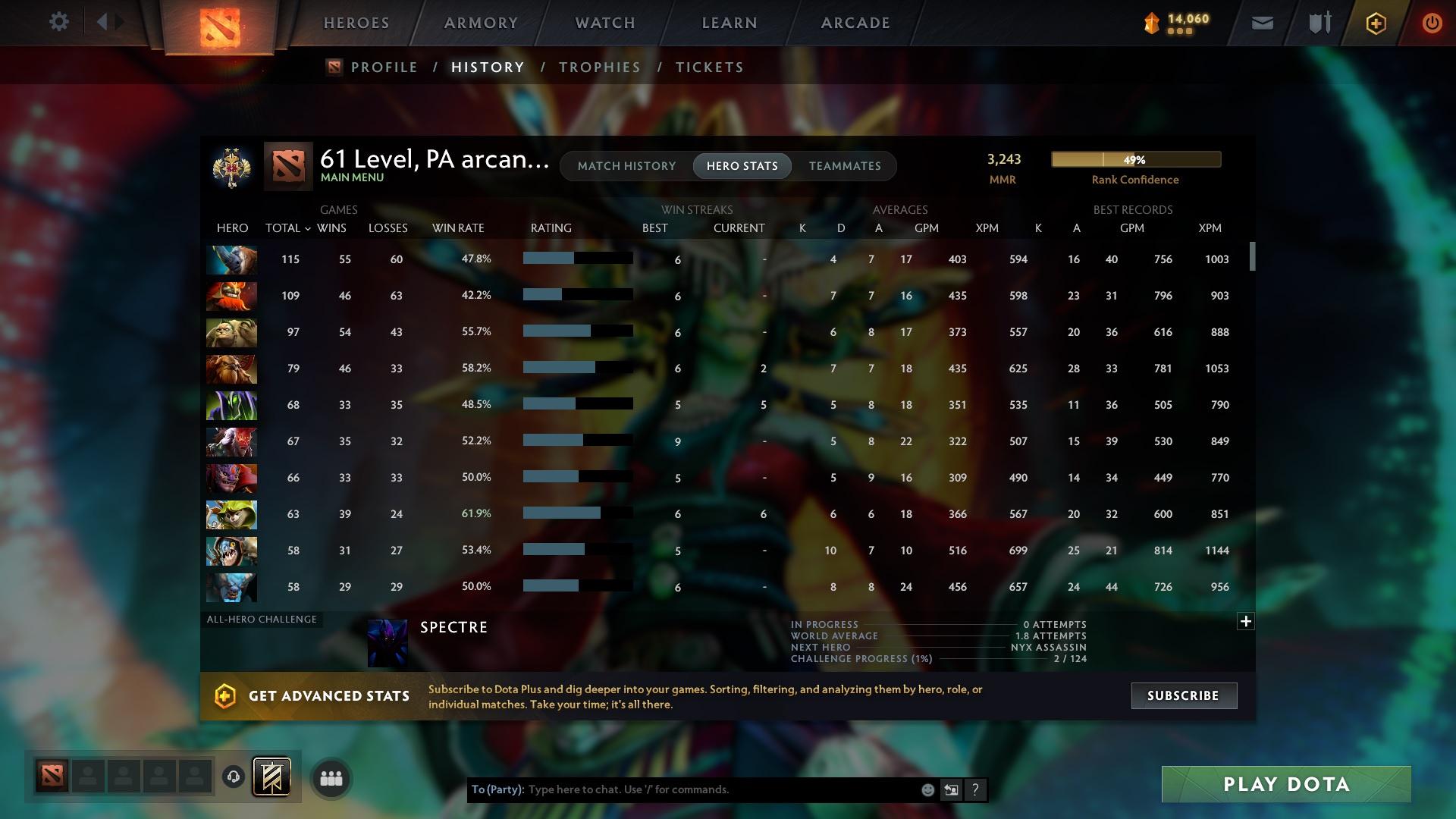Click the chat help question mark icon
The height and width of the screenshot is (819, 1456).
(975, 789)
